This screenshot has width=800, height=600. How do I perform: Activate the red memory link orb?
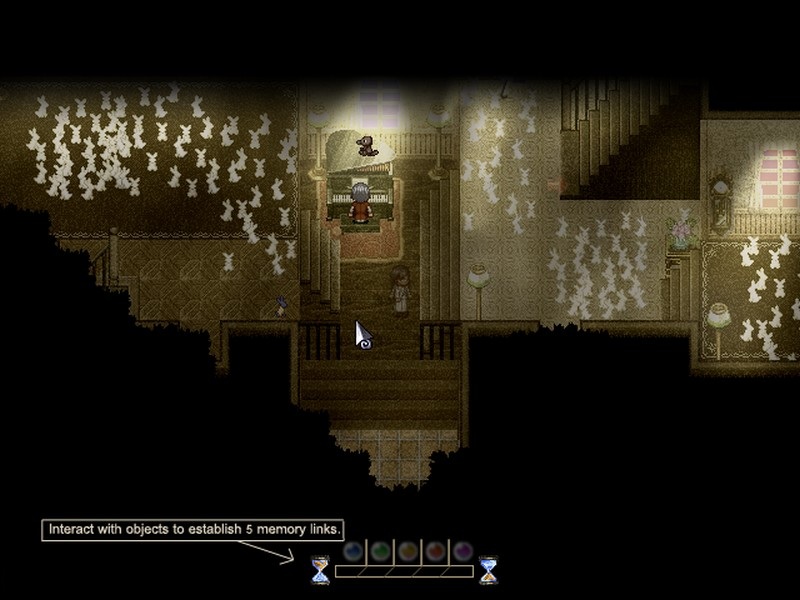(x=435, y=550)
